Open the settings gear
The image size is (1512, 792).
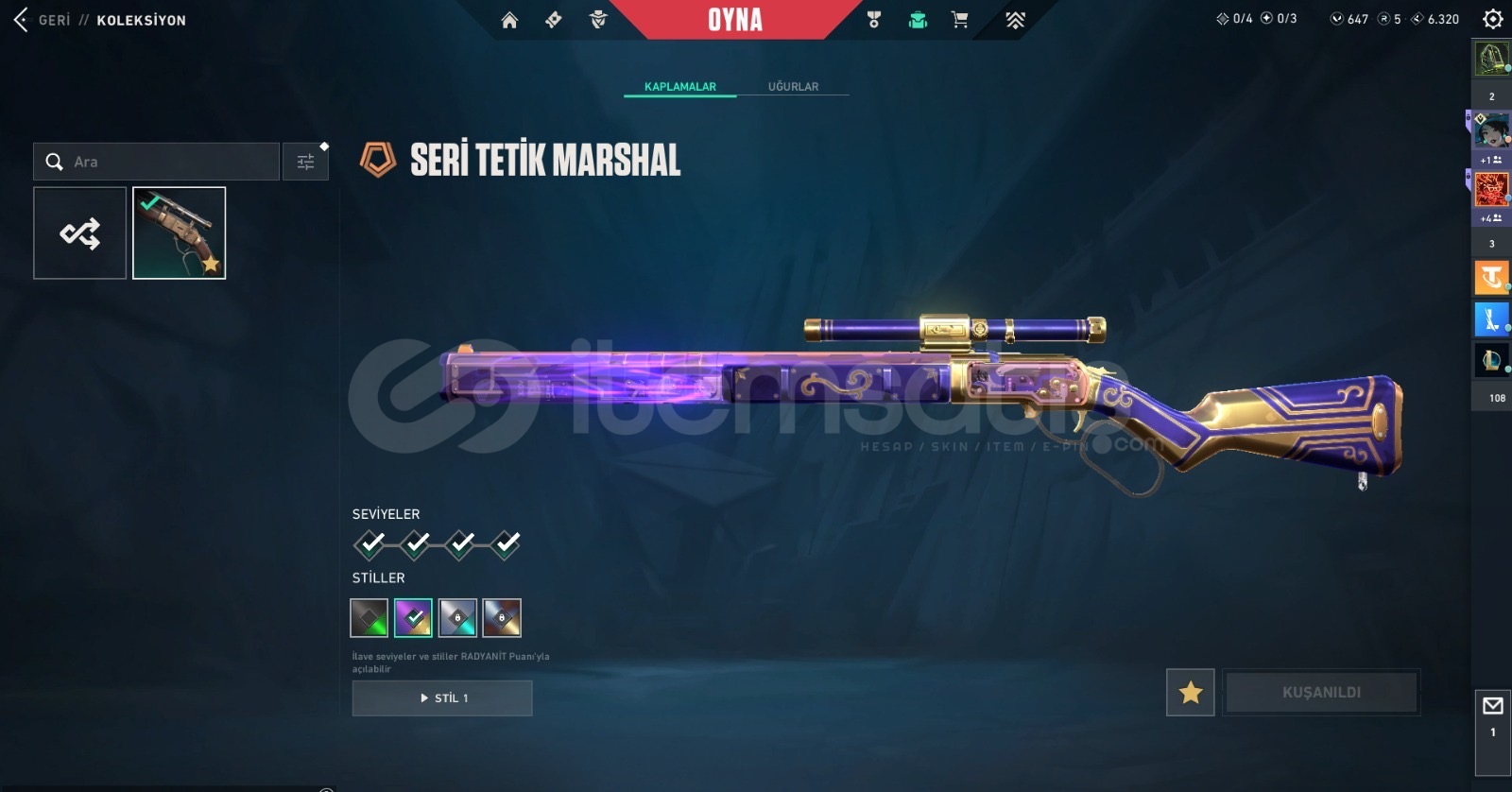tap(1492, 19)
